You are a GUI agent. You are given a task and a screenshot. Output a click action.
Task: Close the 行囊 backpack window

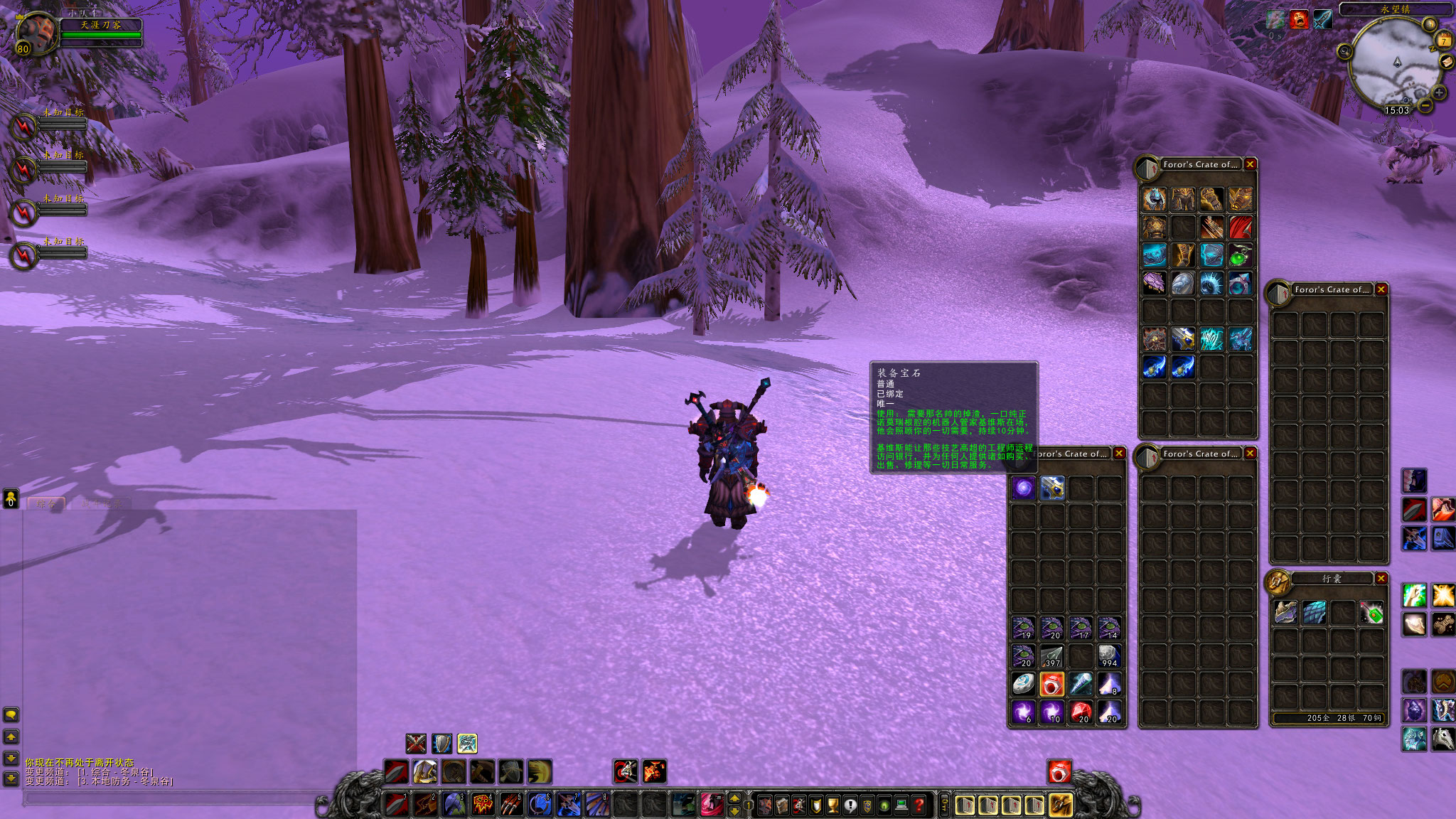click(1381, 579)
